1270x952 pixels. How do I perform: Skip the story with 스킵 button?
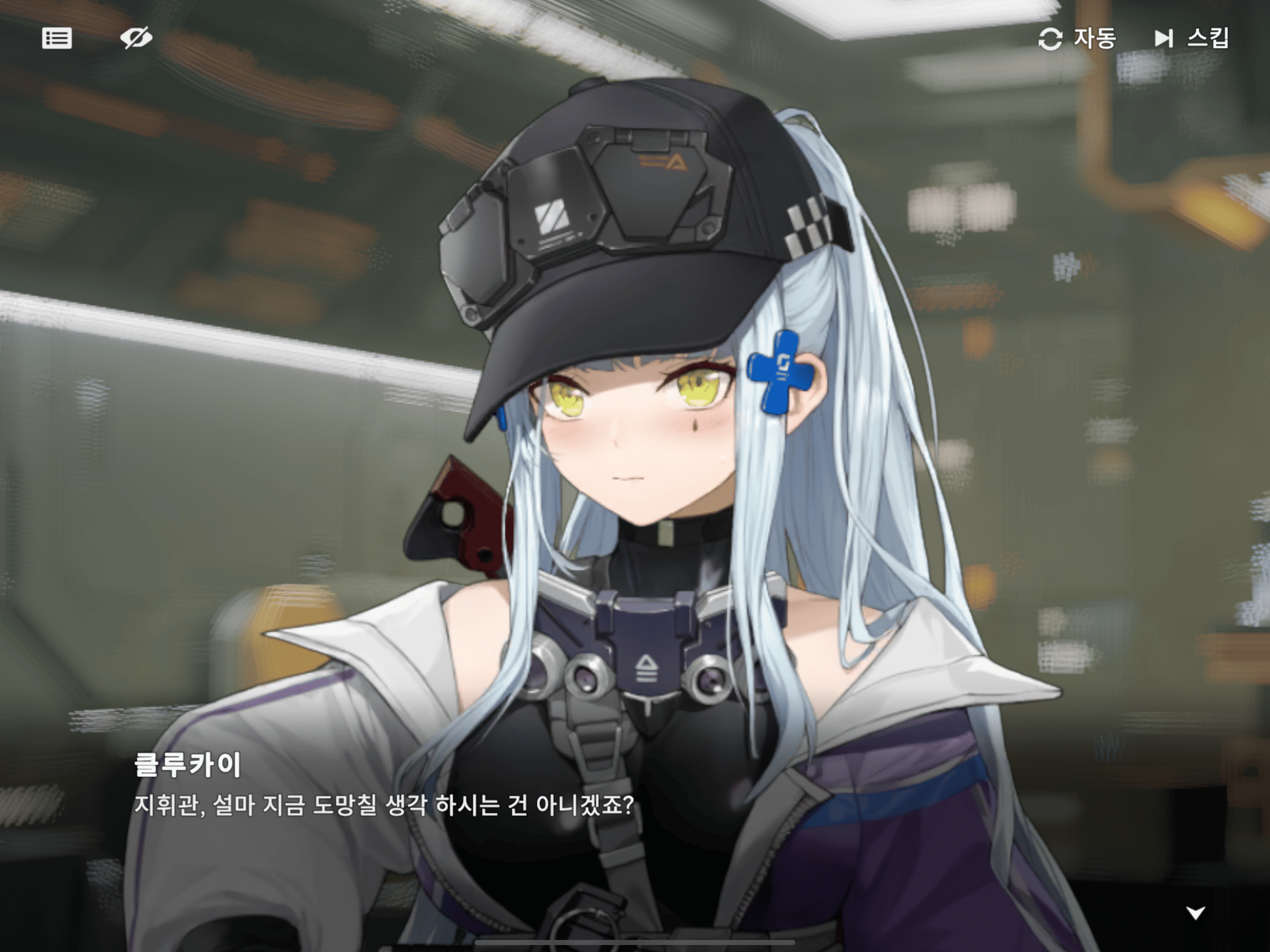(1191, 39)
